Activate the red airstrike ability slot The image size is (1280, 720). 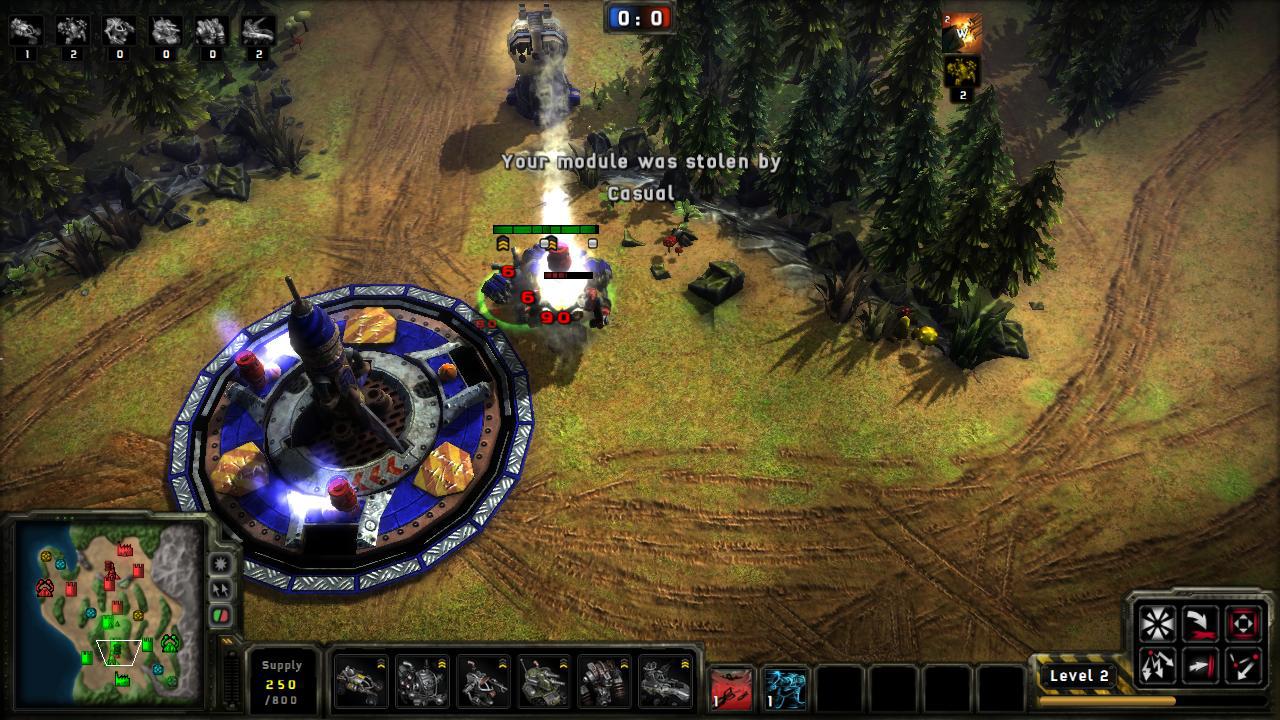[731, 689]
